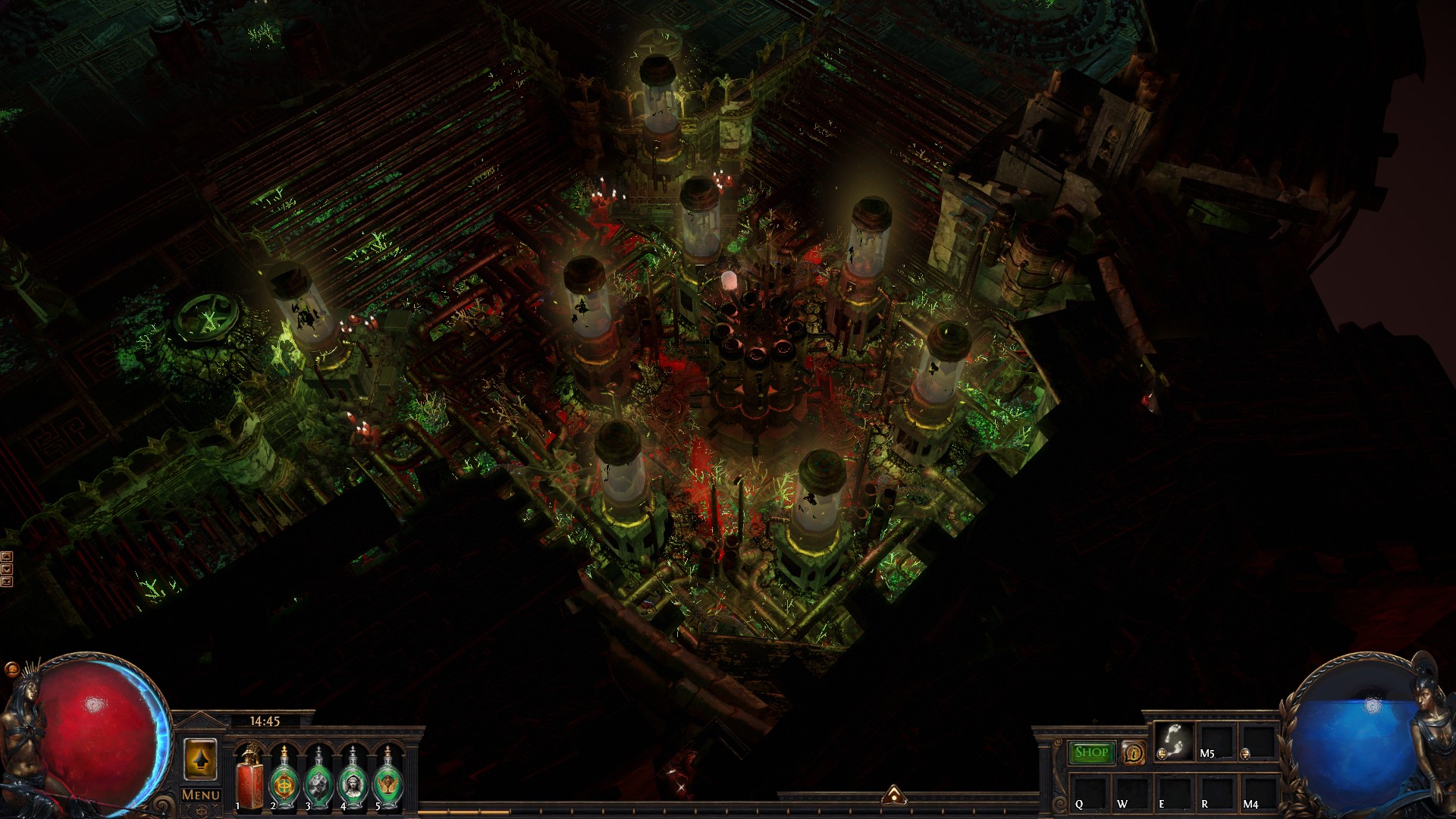Select the empty M5 skill slot
Image resolution: width=1456 pixels, height=819 pixels.
tap(1216, 741)
